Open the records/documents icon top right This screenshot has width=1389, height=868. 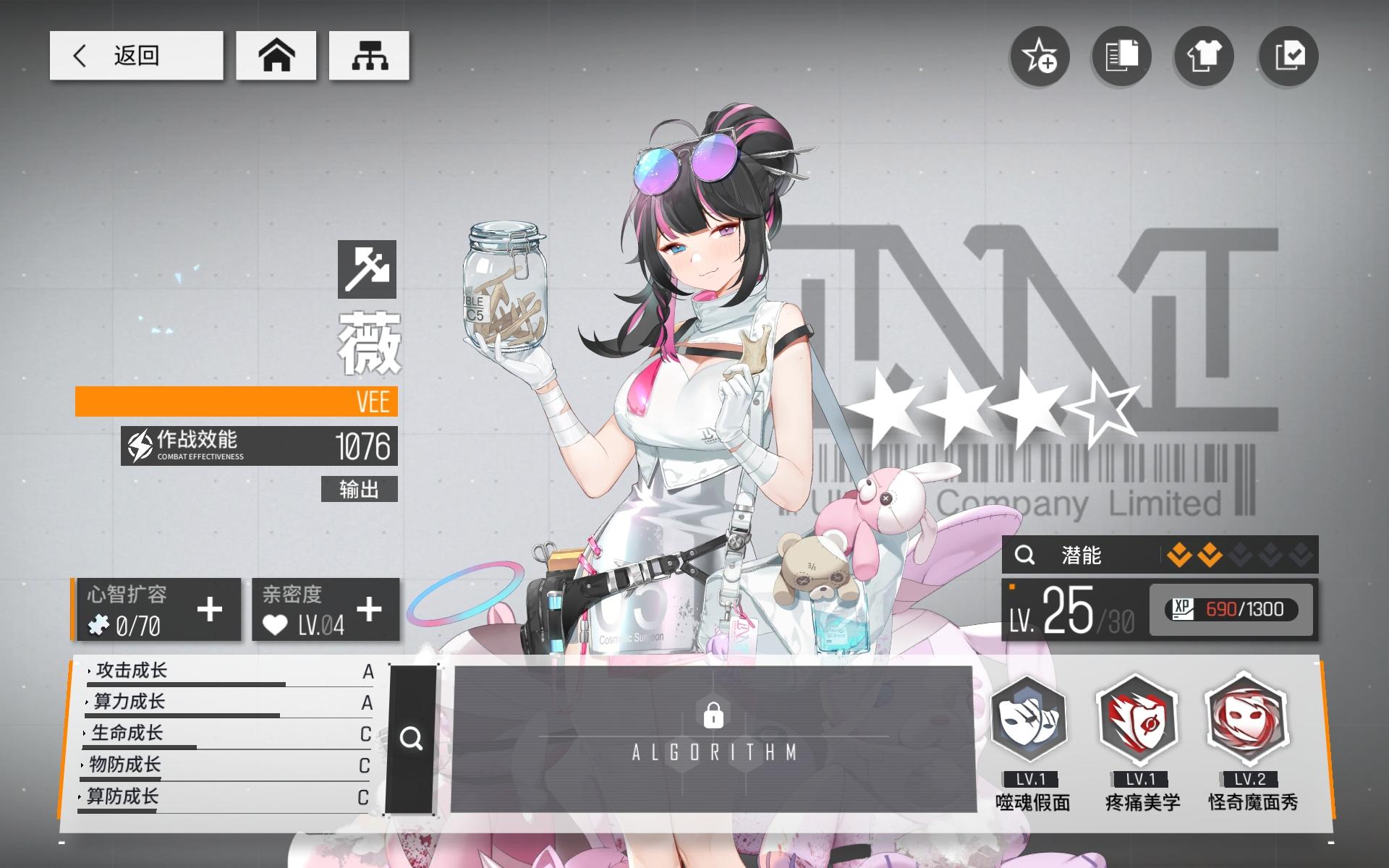(1122, 57)
